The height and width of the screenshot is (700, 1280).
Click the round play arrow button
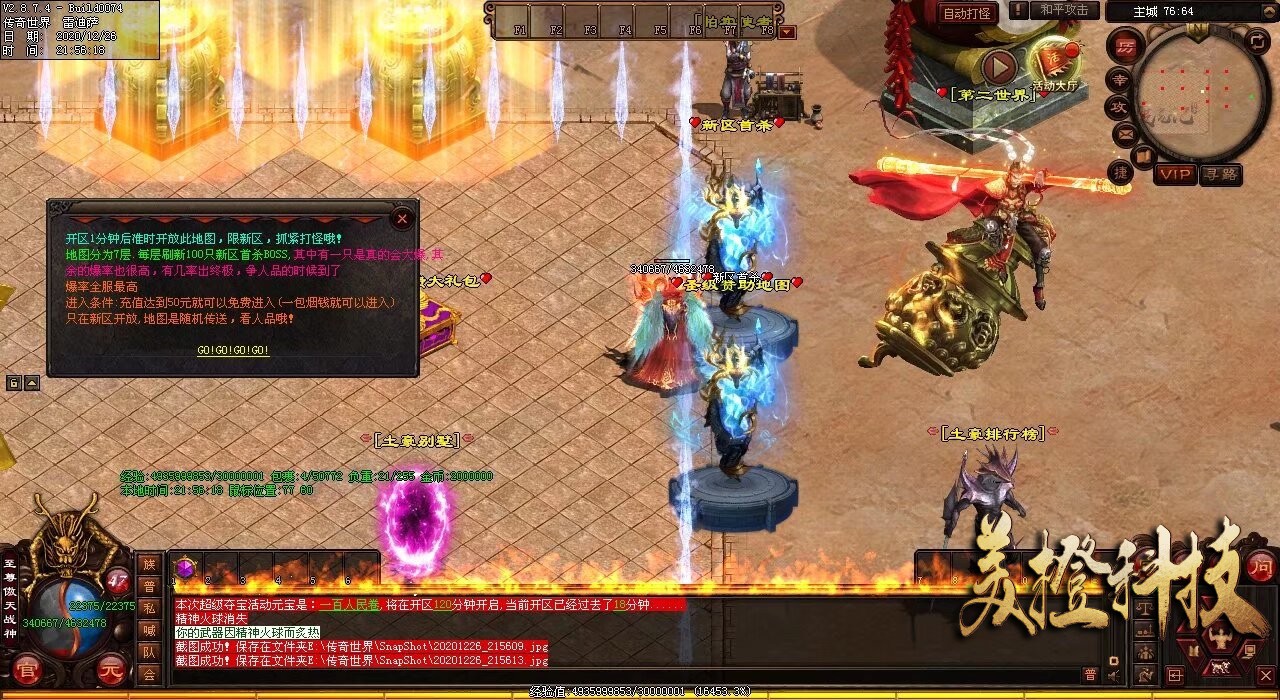coord(998,67)
